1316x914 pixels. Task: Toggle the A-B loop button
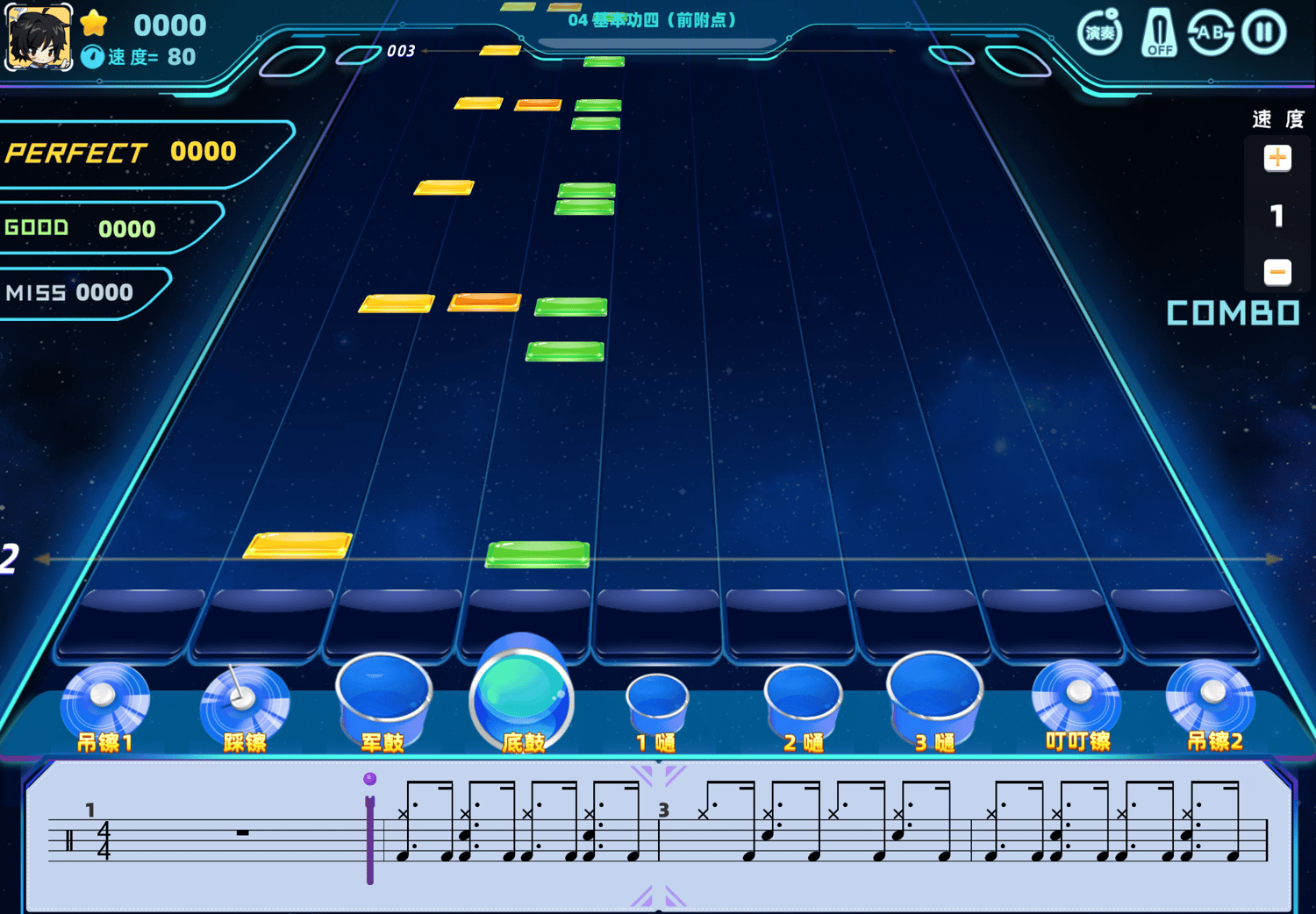[1211, 33]
